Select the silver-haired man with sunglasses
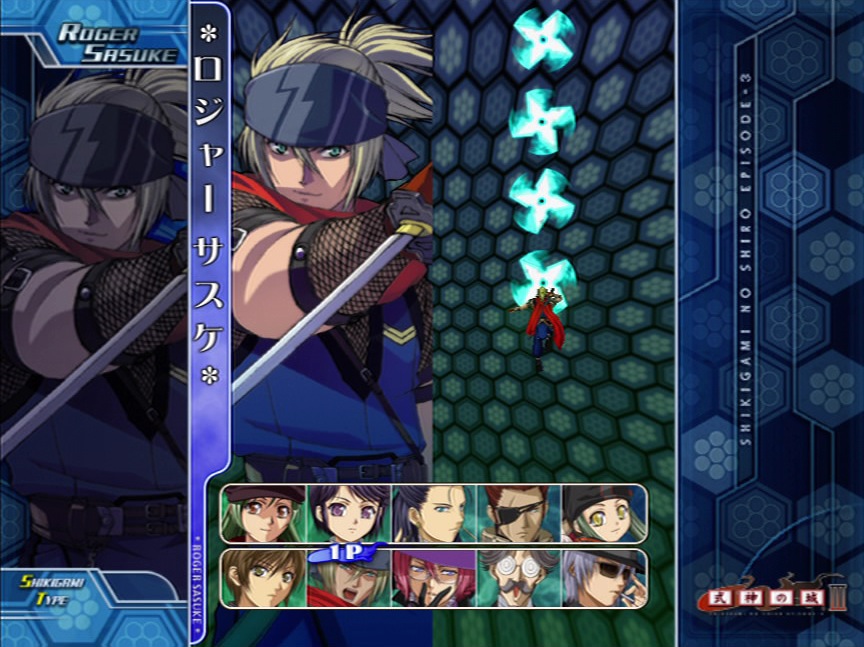Viewport: 864px width, 647px height. pos(602,578)
